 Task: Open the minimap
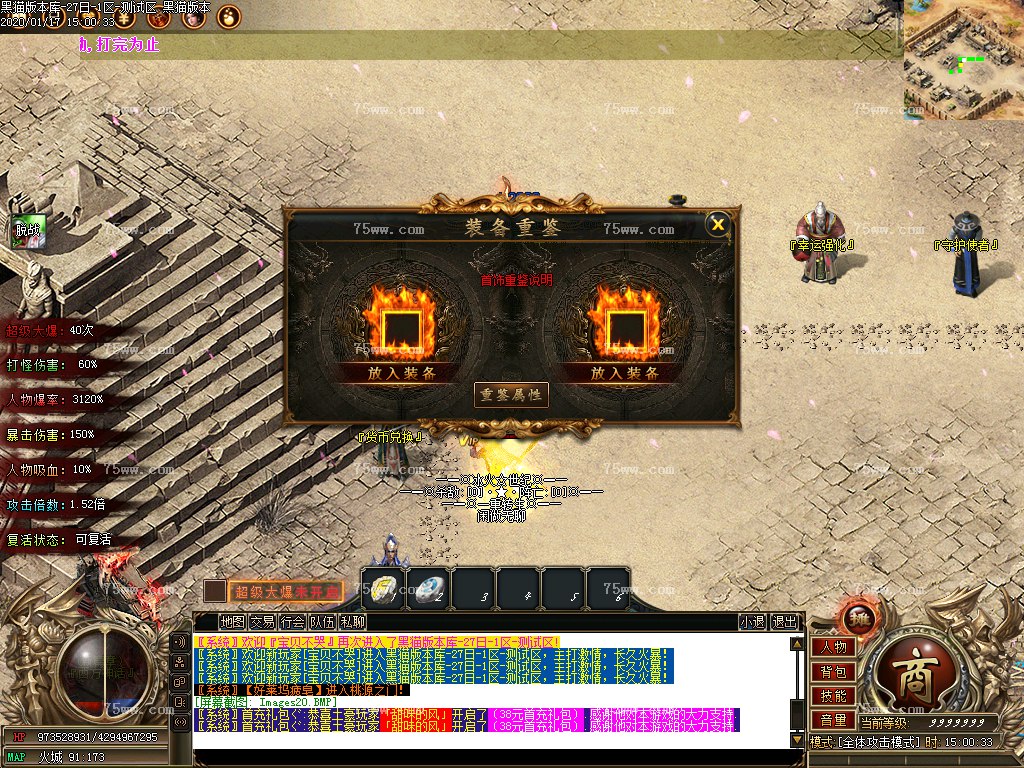pyautogui.click(x=963, y=60)
